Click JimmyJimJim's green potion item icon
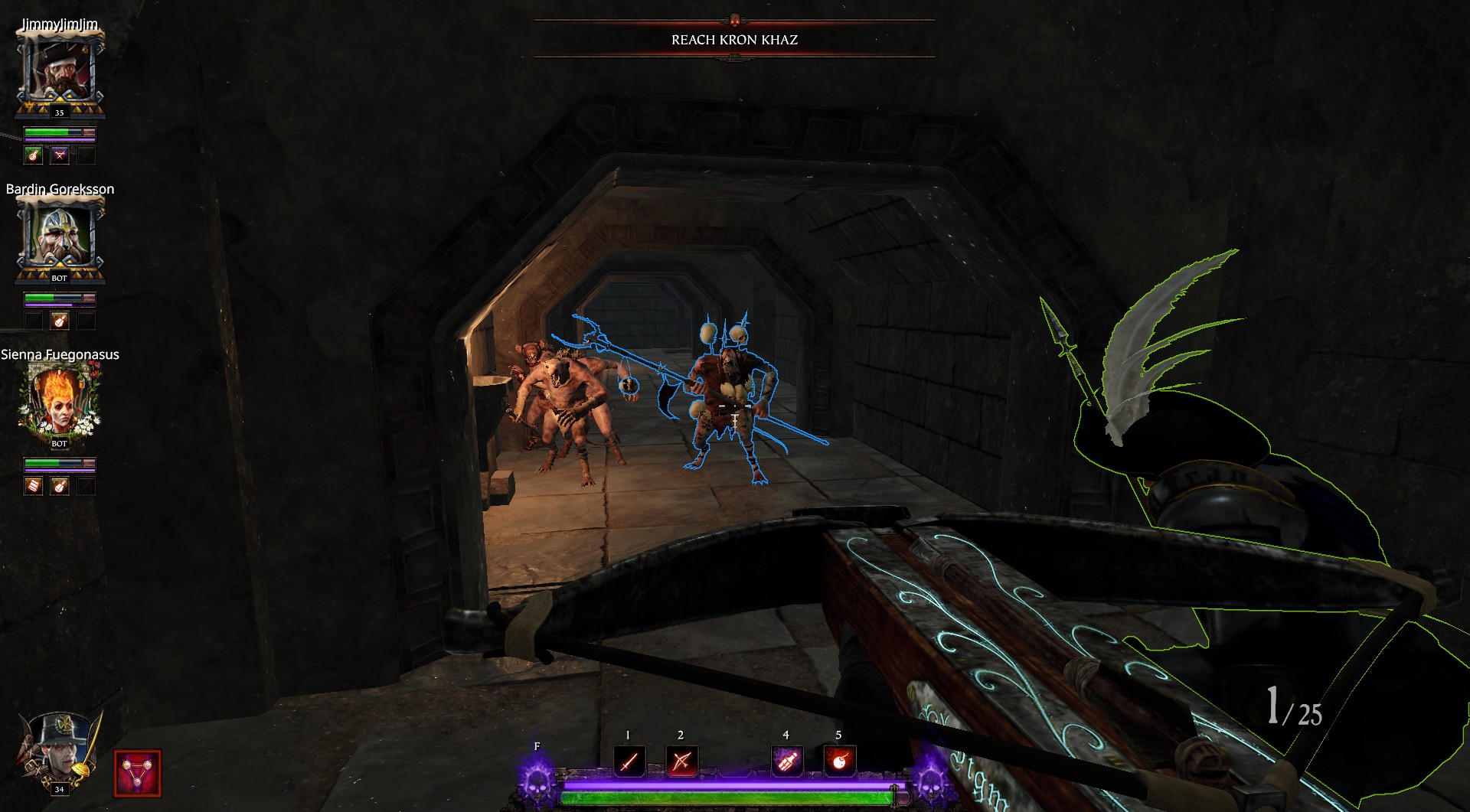This screenshot has height=812, width=1470. [34, 155]
